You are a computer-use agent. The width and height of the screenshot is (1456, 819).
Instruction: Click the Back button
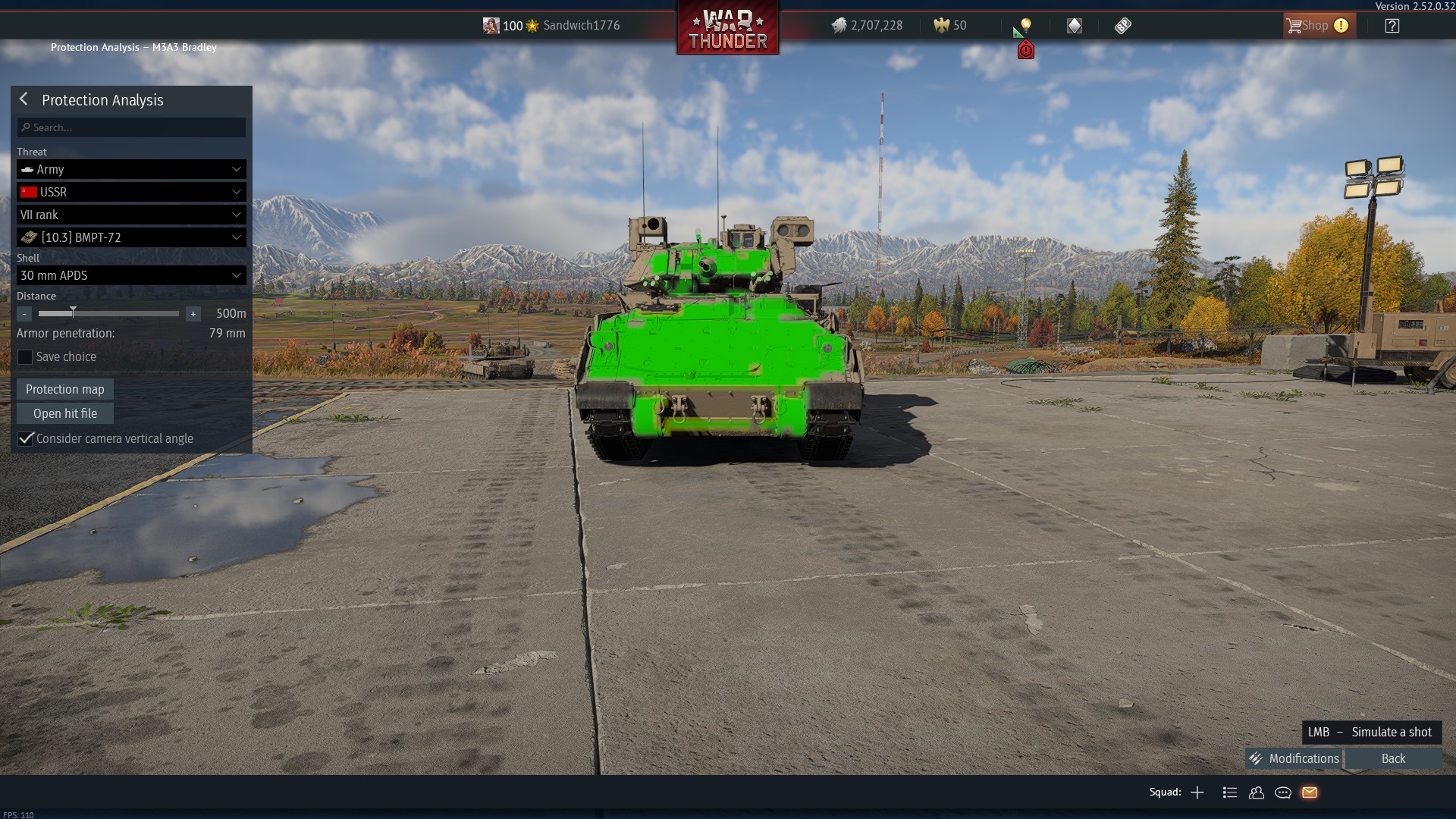coord(1393,758)
